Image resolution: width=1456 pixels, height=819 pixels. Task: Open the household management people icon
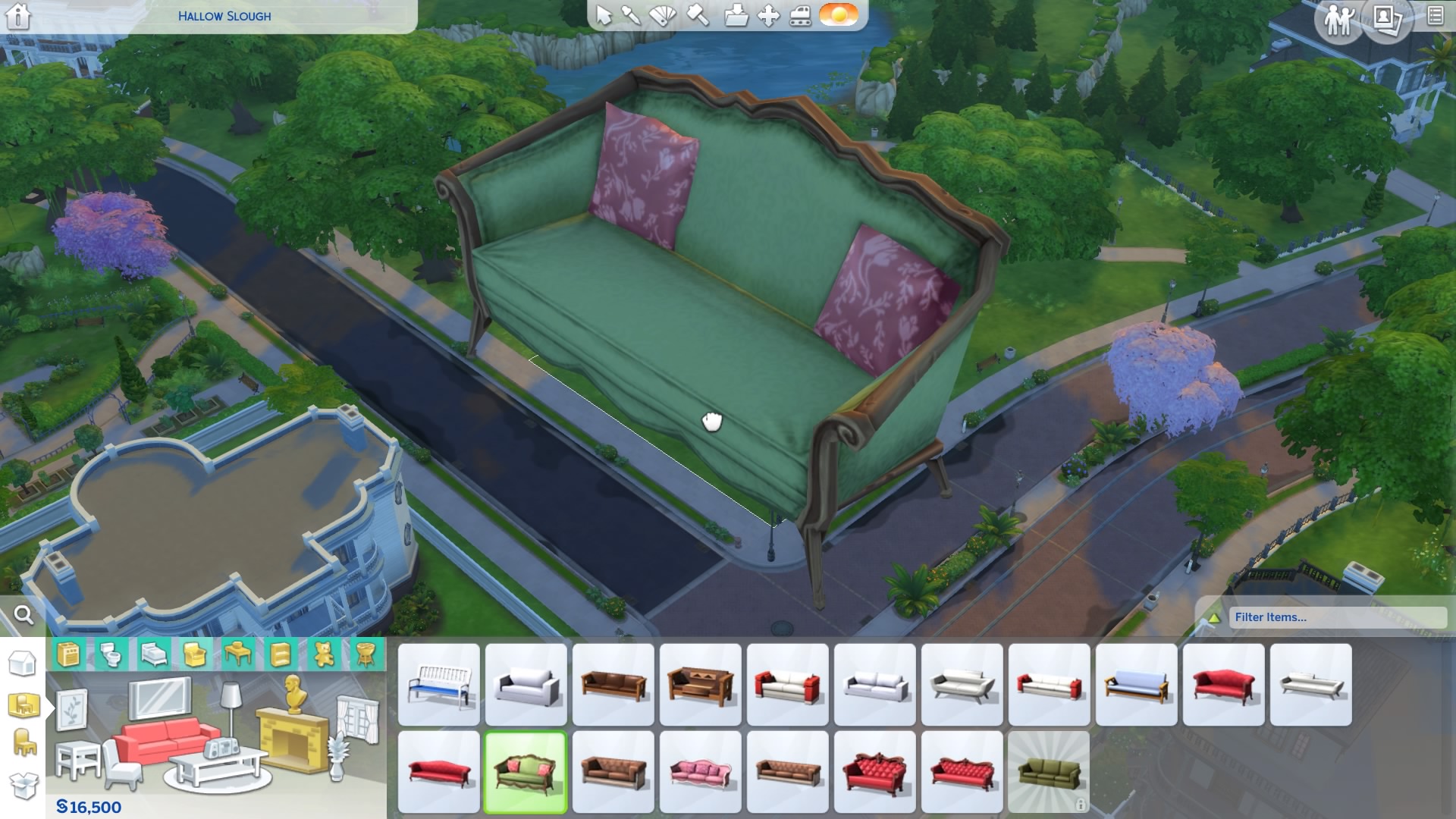tap(1338, 20)
